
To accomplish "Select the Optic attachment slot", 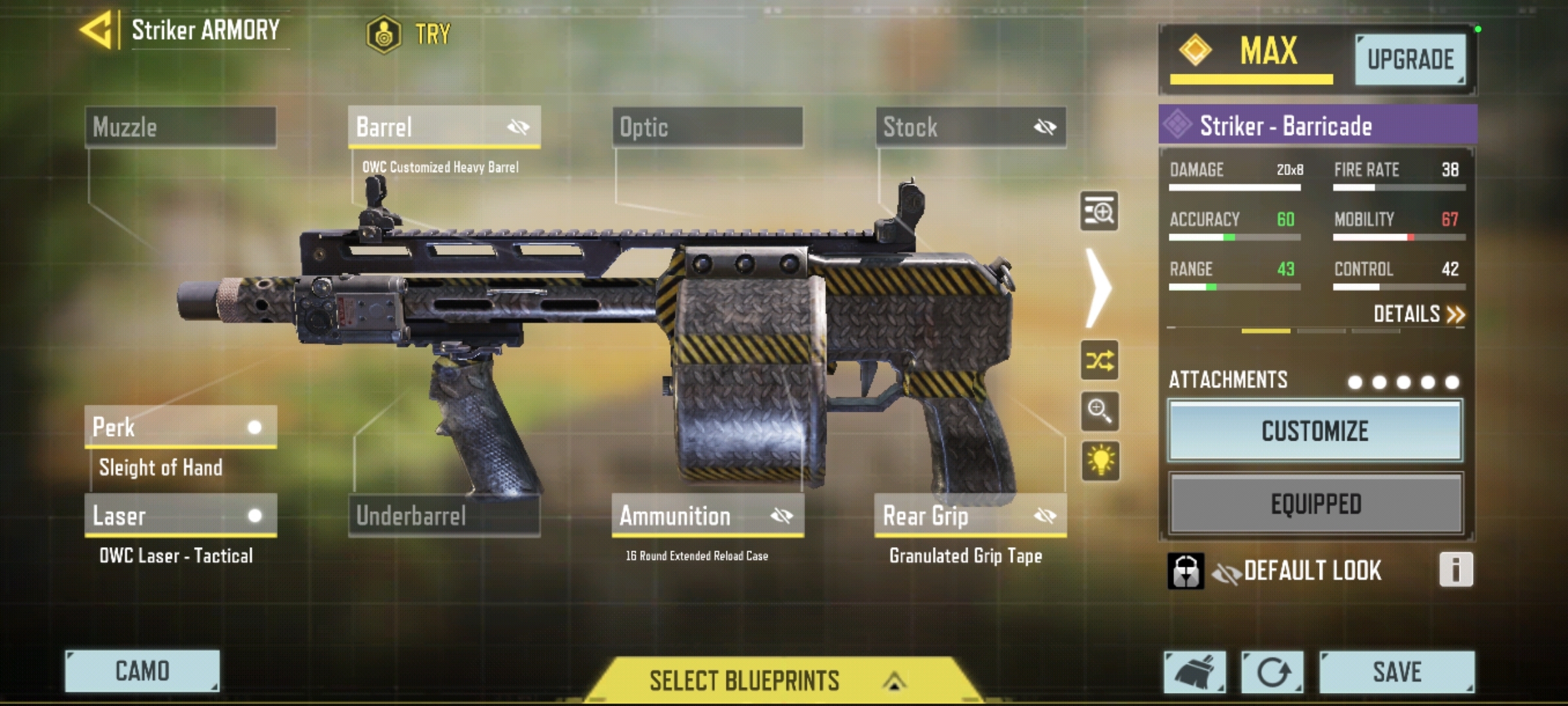I will click(x=707, y=128).
